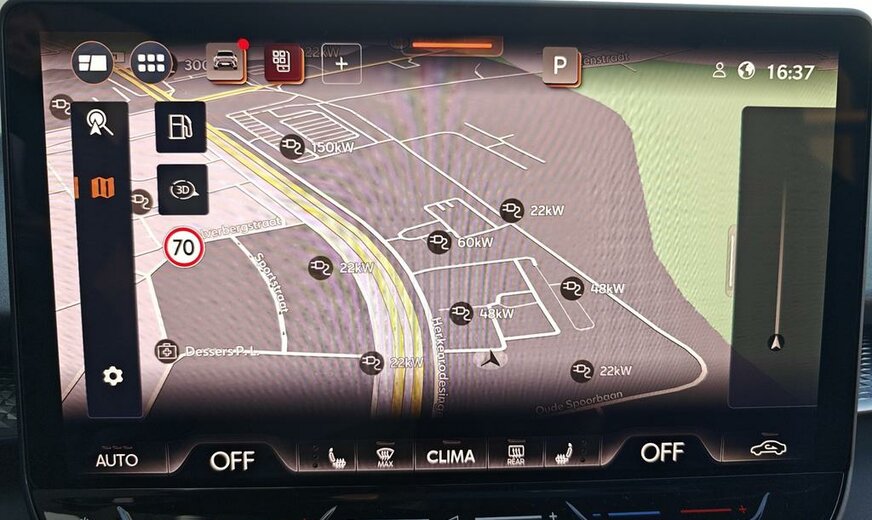Open the CLIMA climate menu
Viewport: 872px width, 520px height.
click(x=450, y=457)
